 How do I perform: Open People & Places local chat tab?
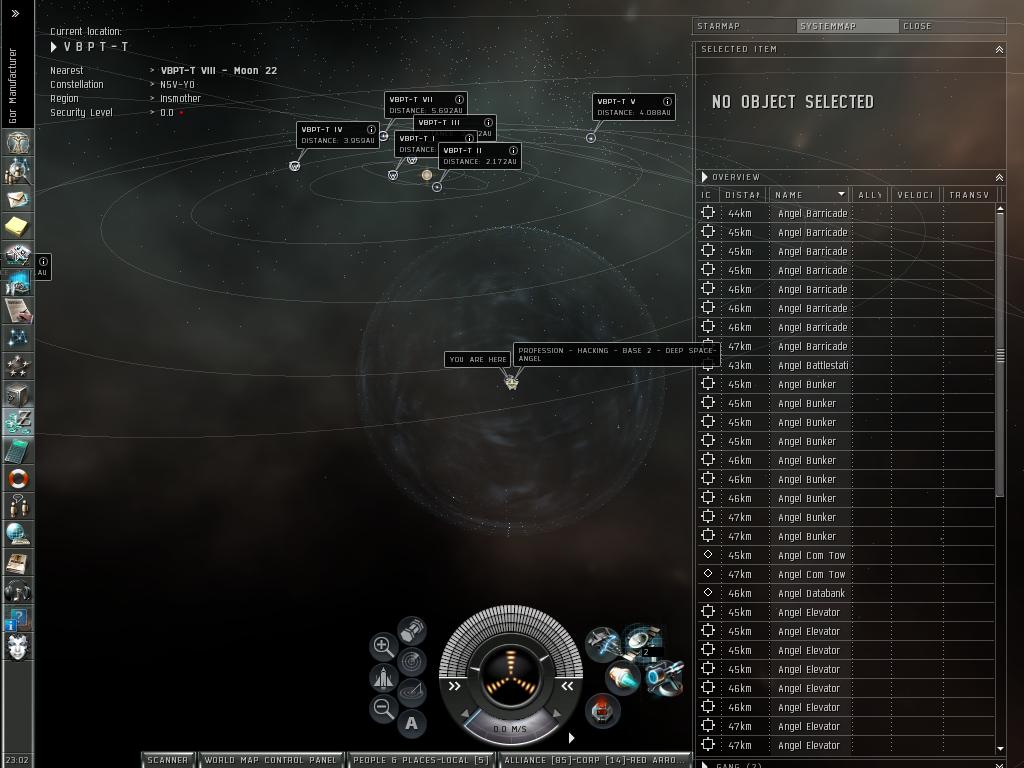tap(421, 760)
